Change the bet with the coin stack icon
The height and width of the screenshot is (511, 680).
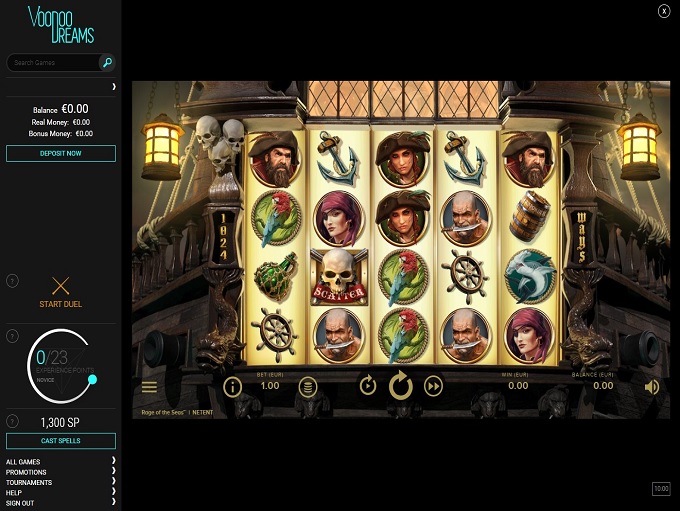(308, 386)
